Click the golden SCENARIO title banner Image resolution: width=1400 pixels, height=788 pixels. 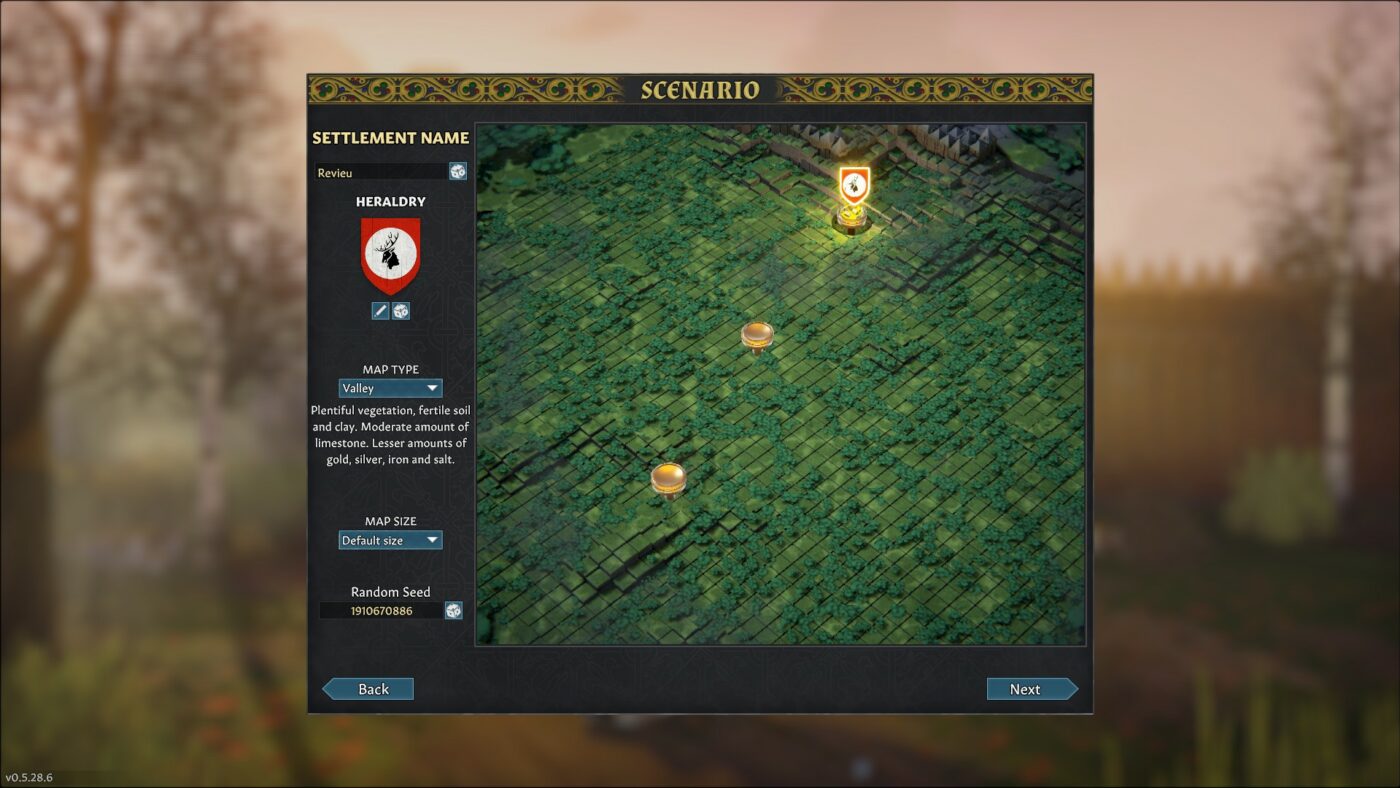pyautogui.click(x=700, y=89)
